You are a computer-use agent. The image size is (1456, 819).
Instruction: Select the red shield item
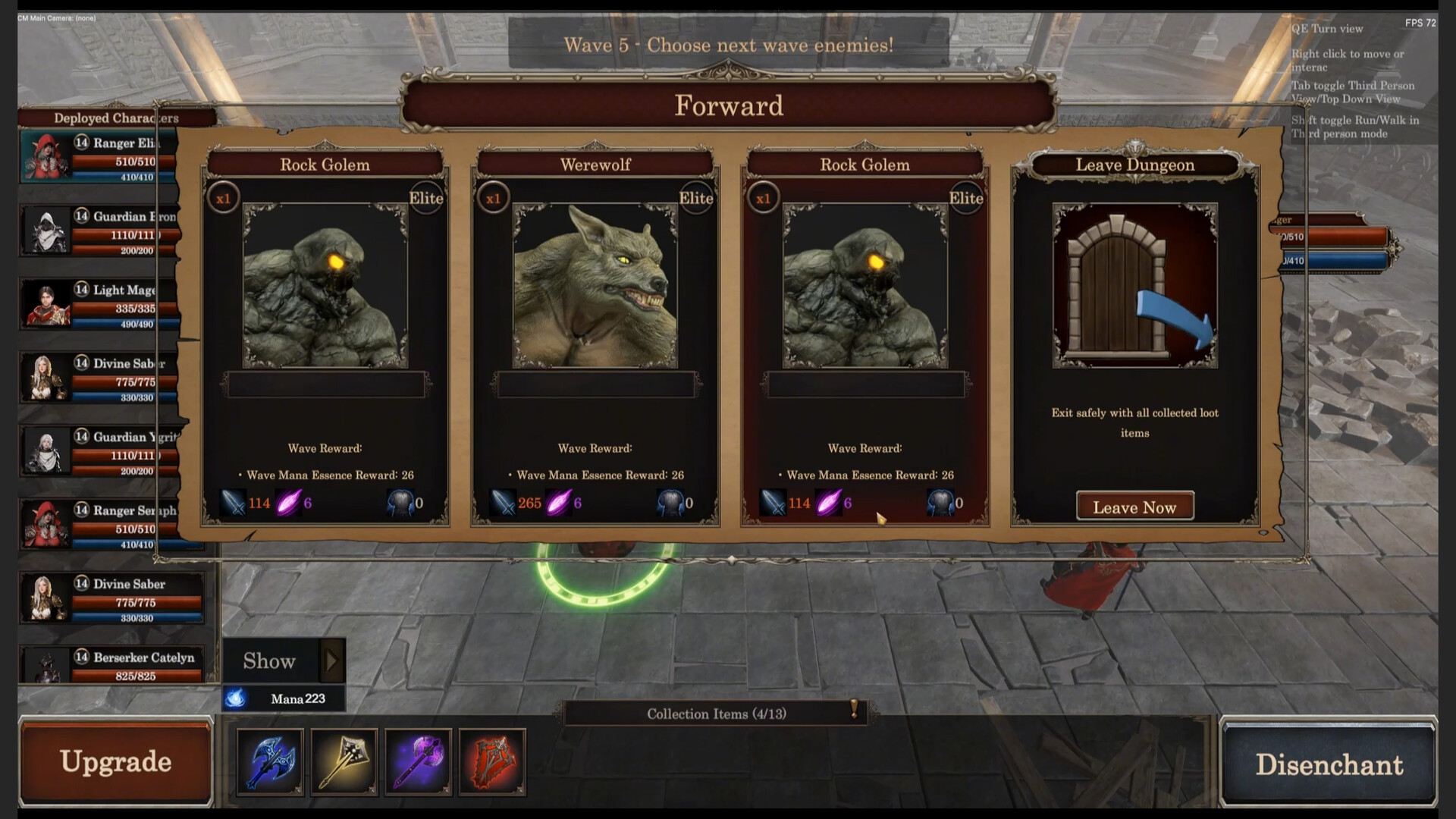pyautogui.click(x=491, y=761)
